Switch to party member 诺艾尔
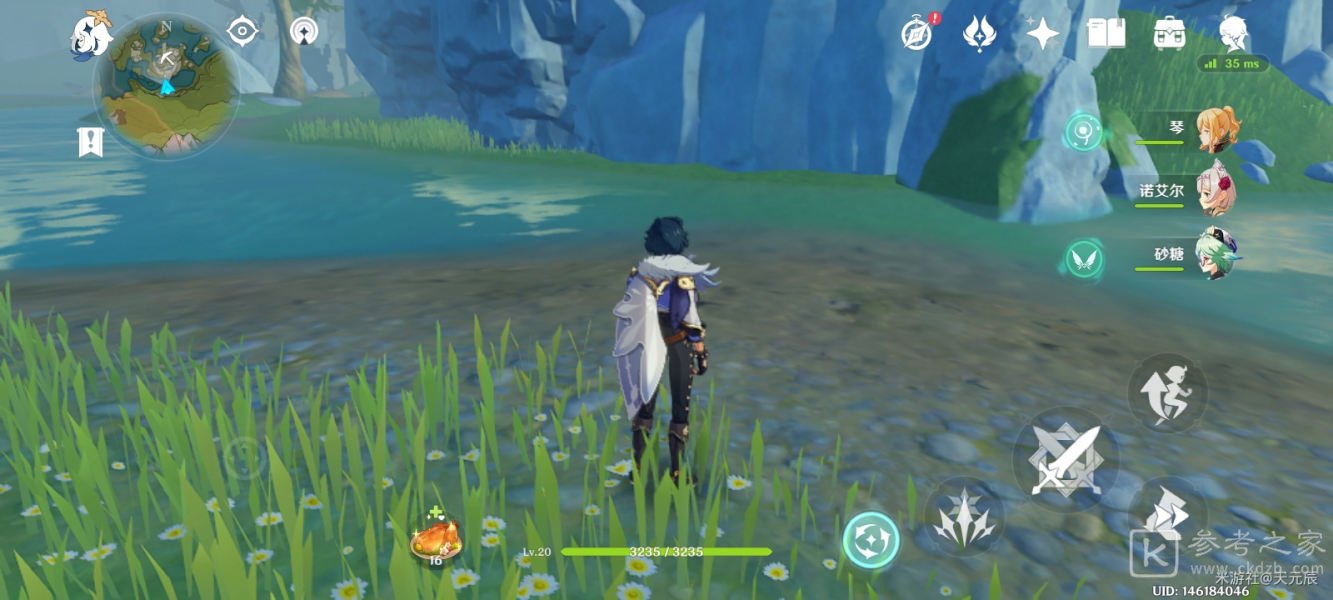Screen dimensions: 1333x600 1216,190
